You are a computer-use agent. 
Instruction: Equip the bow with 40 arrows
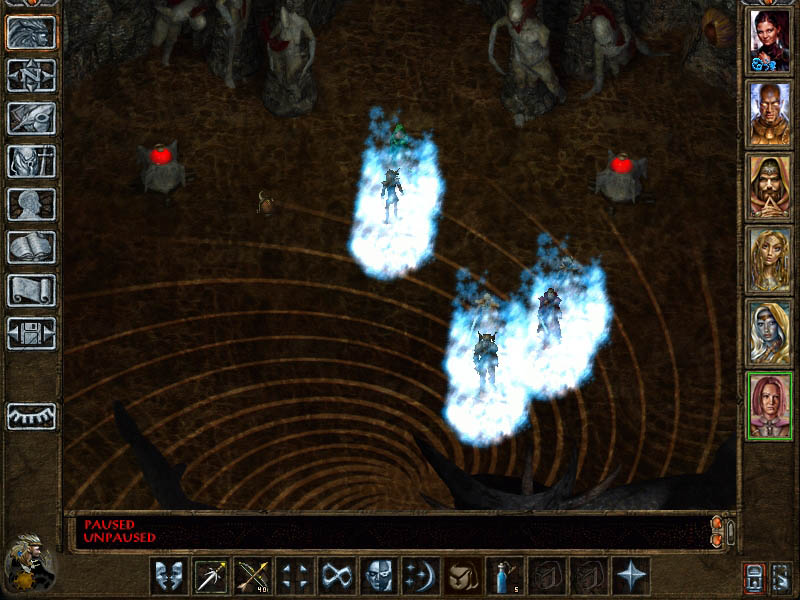click(254, 577)
